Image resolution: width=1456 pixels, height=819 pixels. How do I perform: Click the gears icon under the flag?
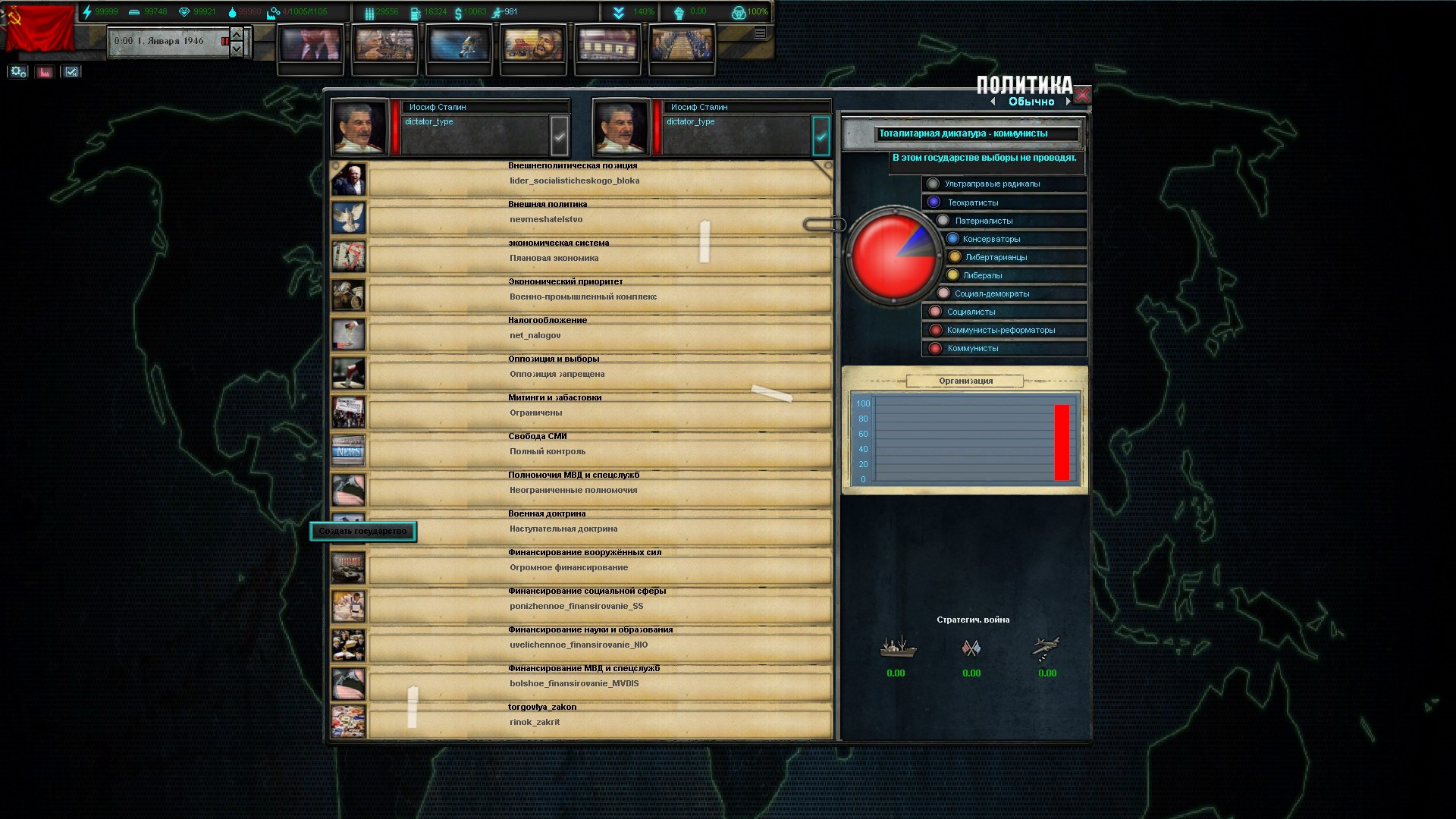tap(18, 72)
